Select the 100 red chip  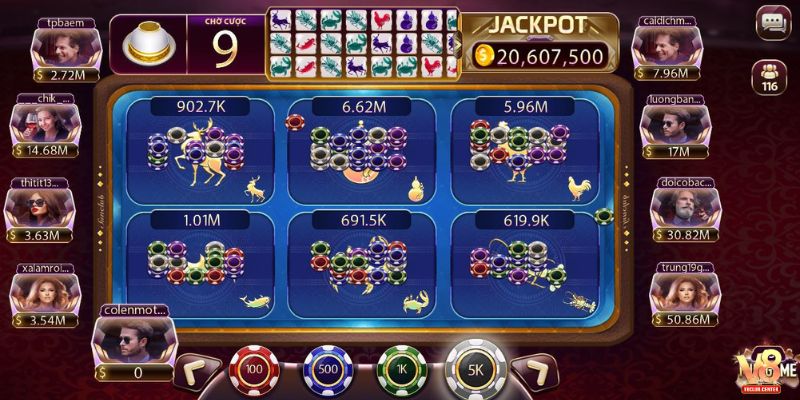point(252,371)
